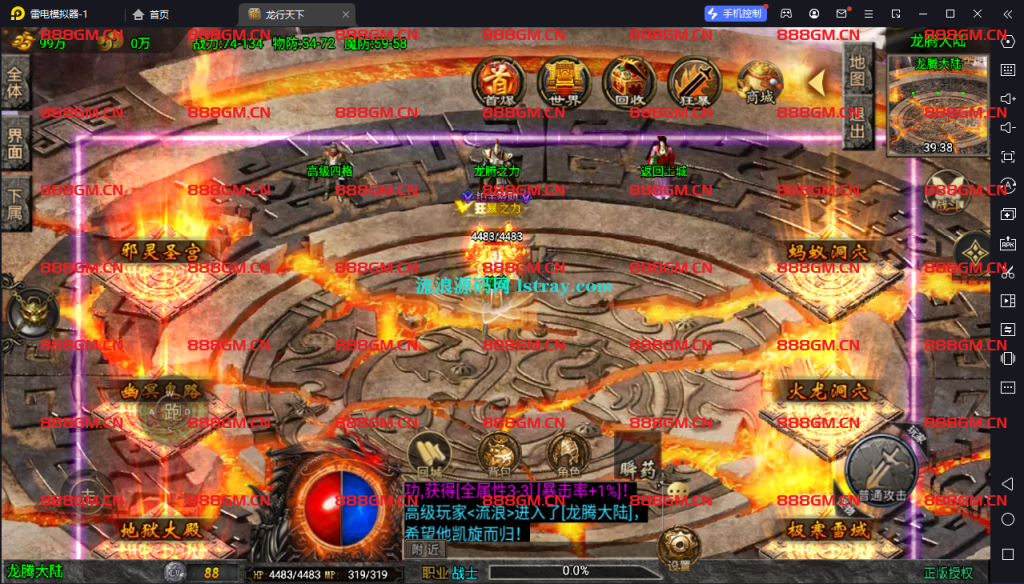The height and width of the screenshot is (584, 1024).
Task: Open the 回收 recycle chest
Action: coord(629,79)
